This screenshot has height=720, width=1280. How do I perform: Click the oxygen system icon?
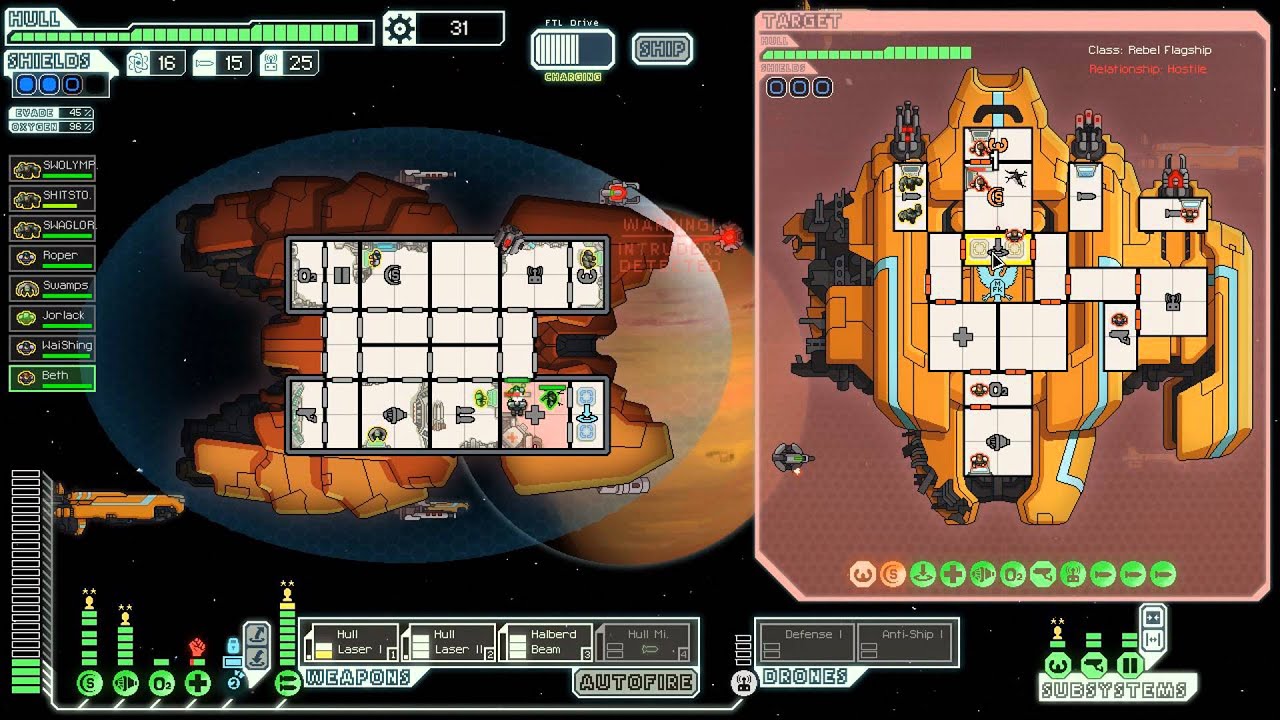pos(162,684)
